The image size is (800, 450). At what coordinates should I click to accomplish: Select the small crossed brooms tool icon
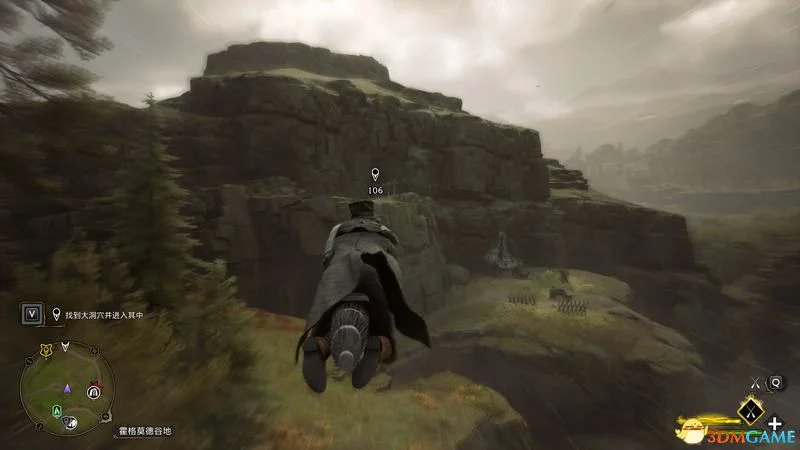point(755,381)
